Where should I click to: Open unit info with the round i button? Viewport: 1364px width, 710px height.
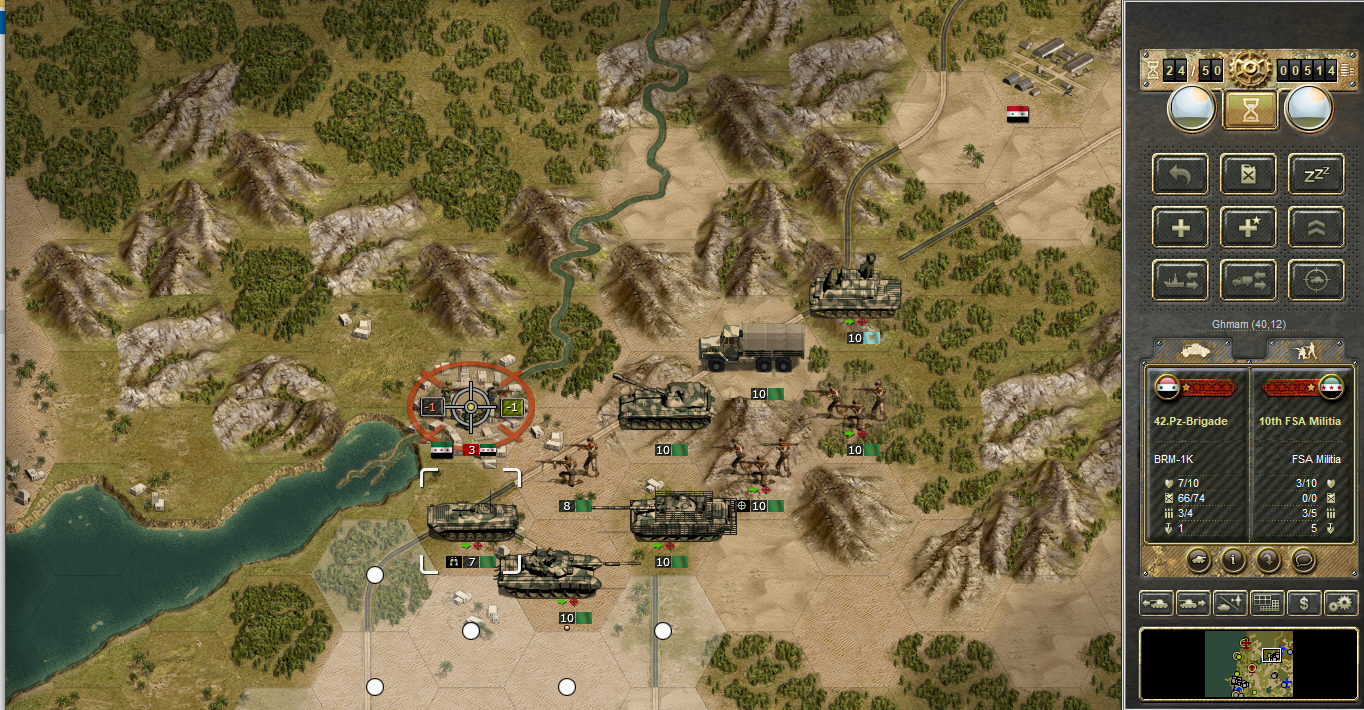tap(1233, 559)
